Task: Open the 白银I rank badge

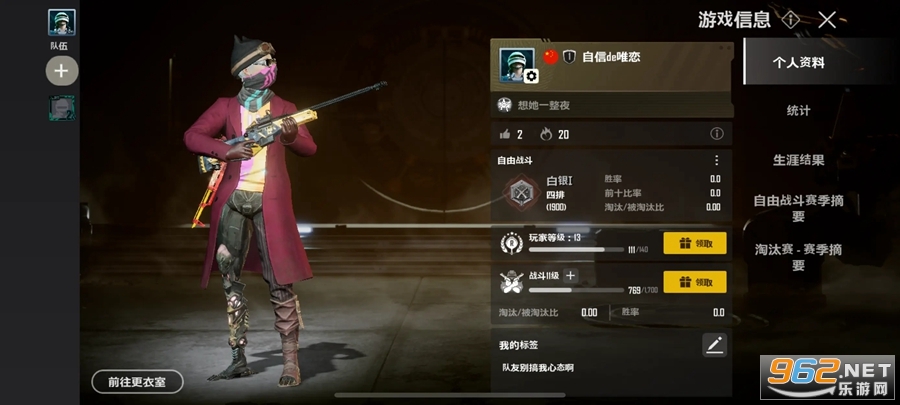Action: click(520, 191)
